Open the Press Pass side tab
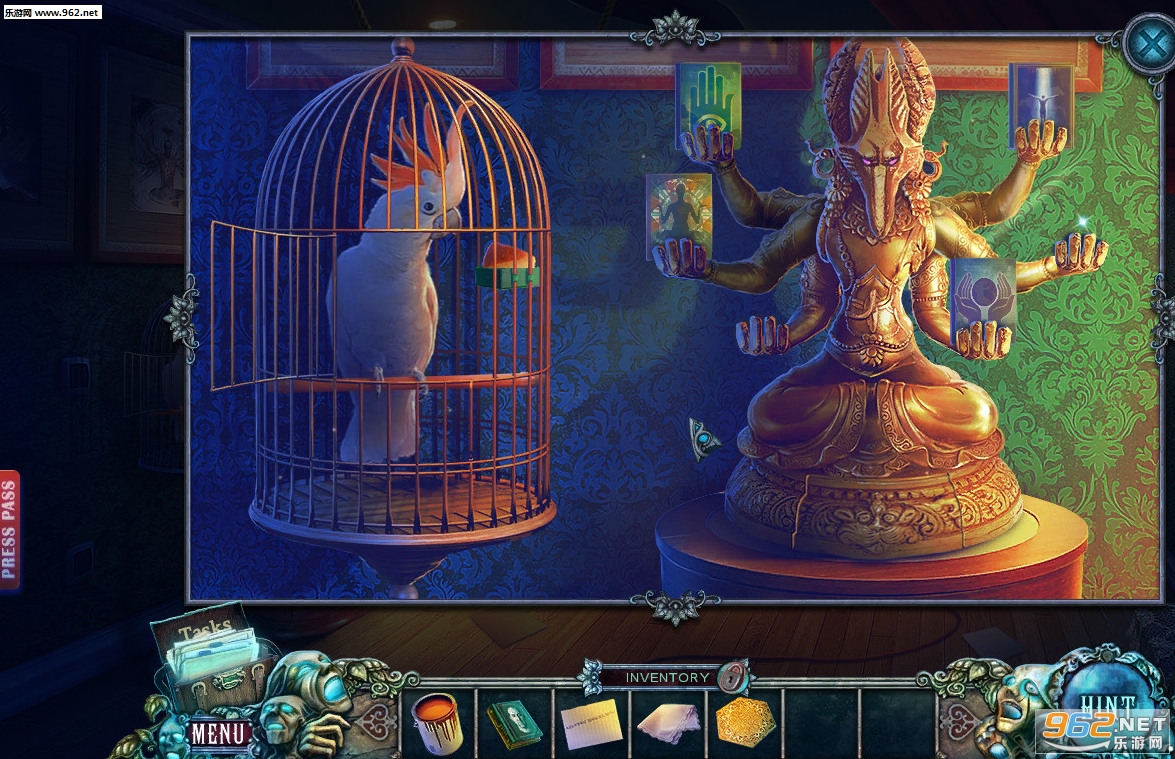Screen dimensions: 1175x759 [x=9, y=531]
